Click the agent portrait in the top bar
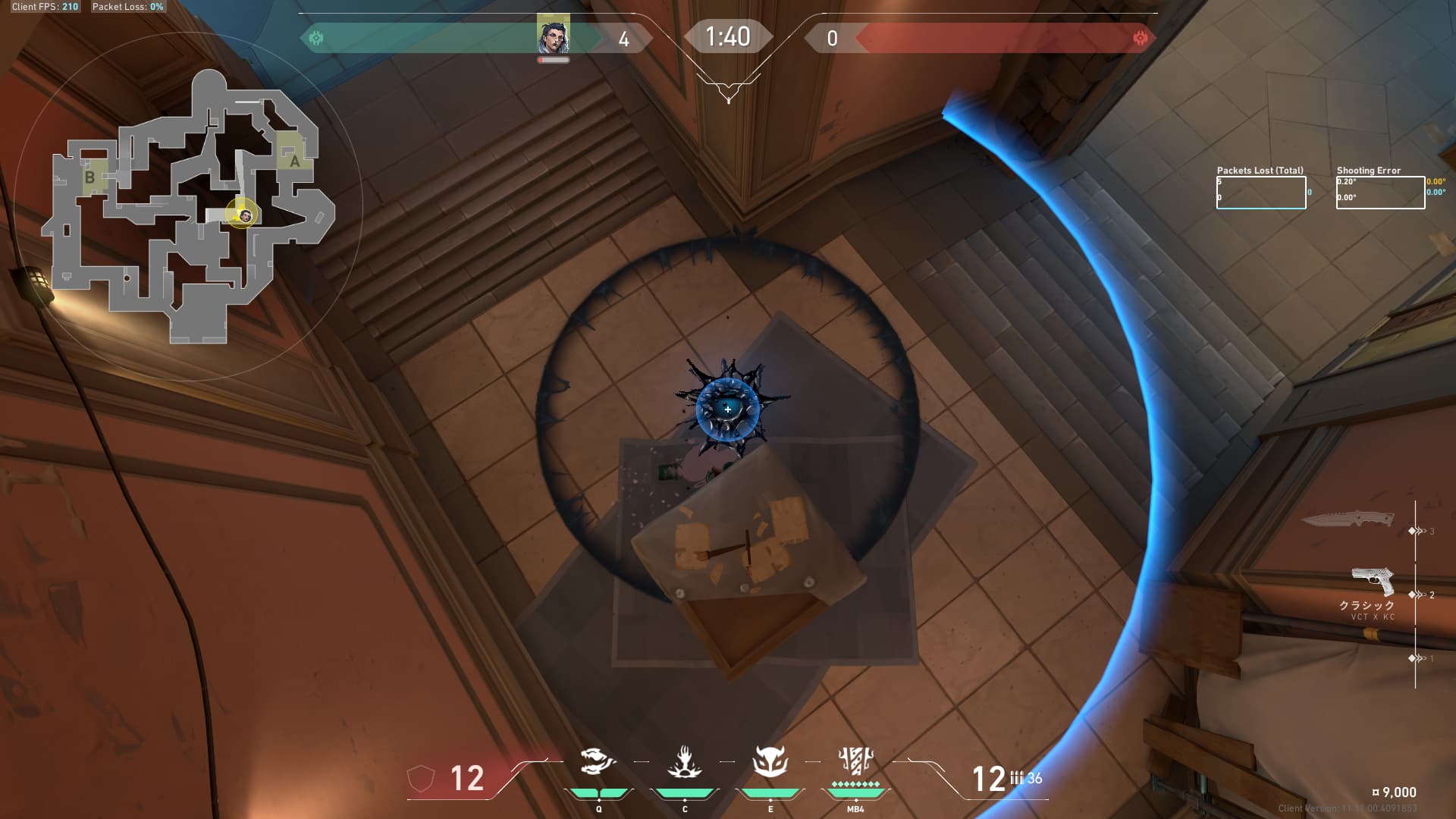Image resolution: width=1456 pixels, height=819 pixels. (x=553, y=36)
